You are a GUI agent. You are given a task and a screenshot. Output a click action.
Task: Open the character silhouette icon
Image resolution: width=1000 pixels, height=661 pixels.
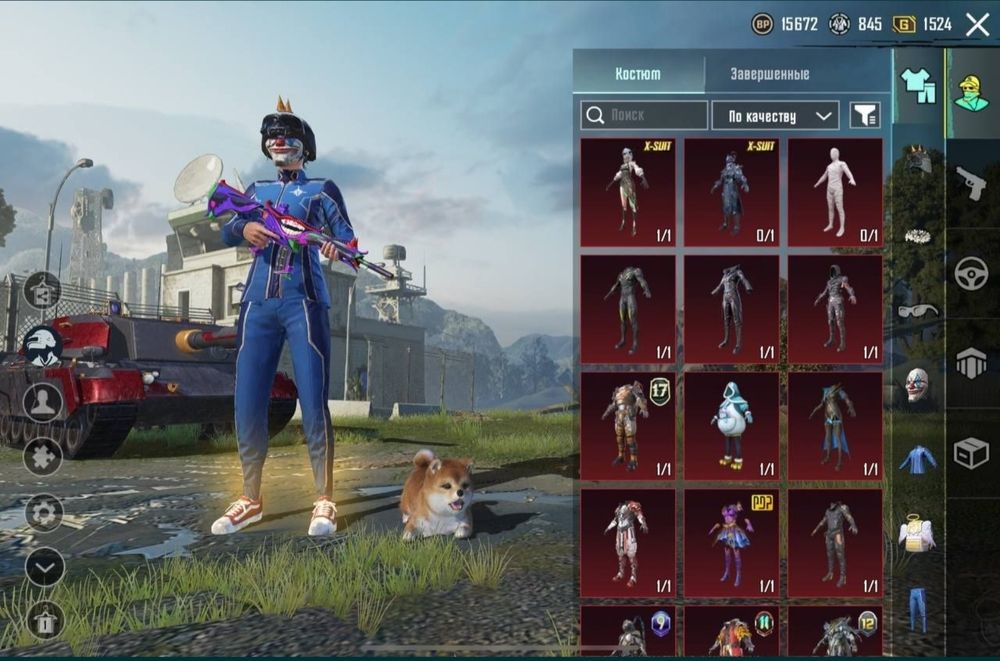pyautogui.click(x=43, y=402)
